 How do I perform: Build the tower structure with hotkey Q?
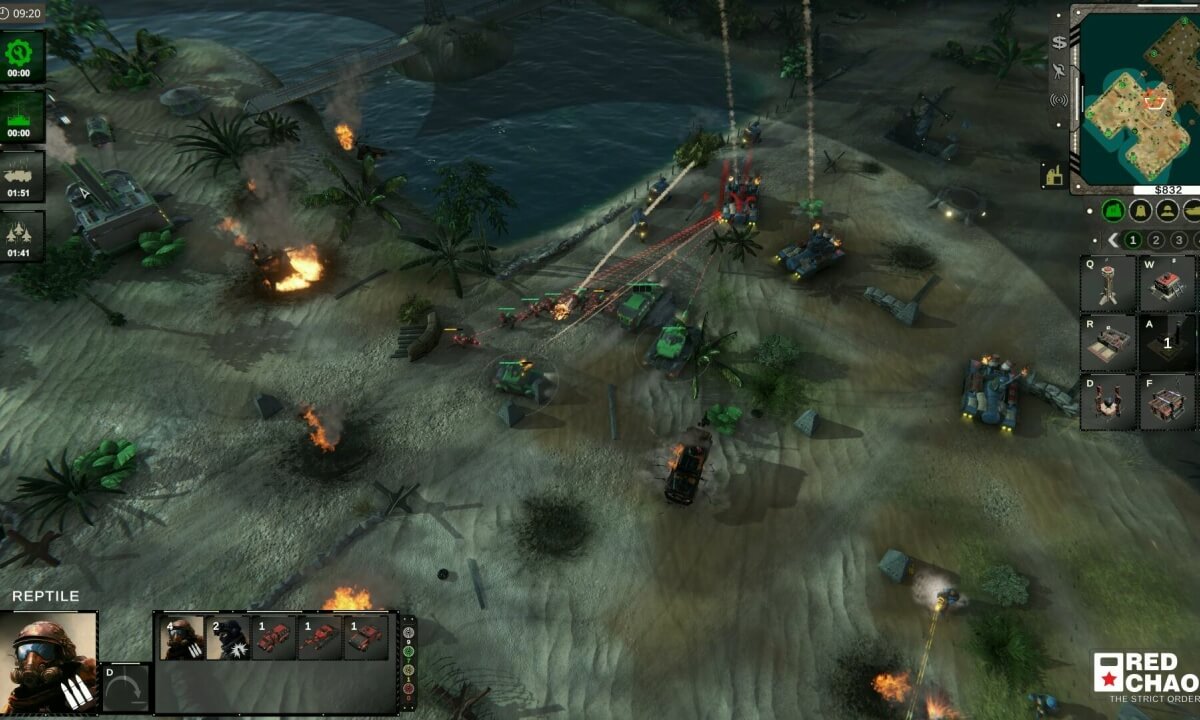(1108, 284)
